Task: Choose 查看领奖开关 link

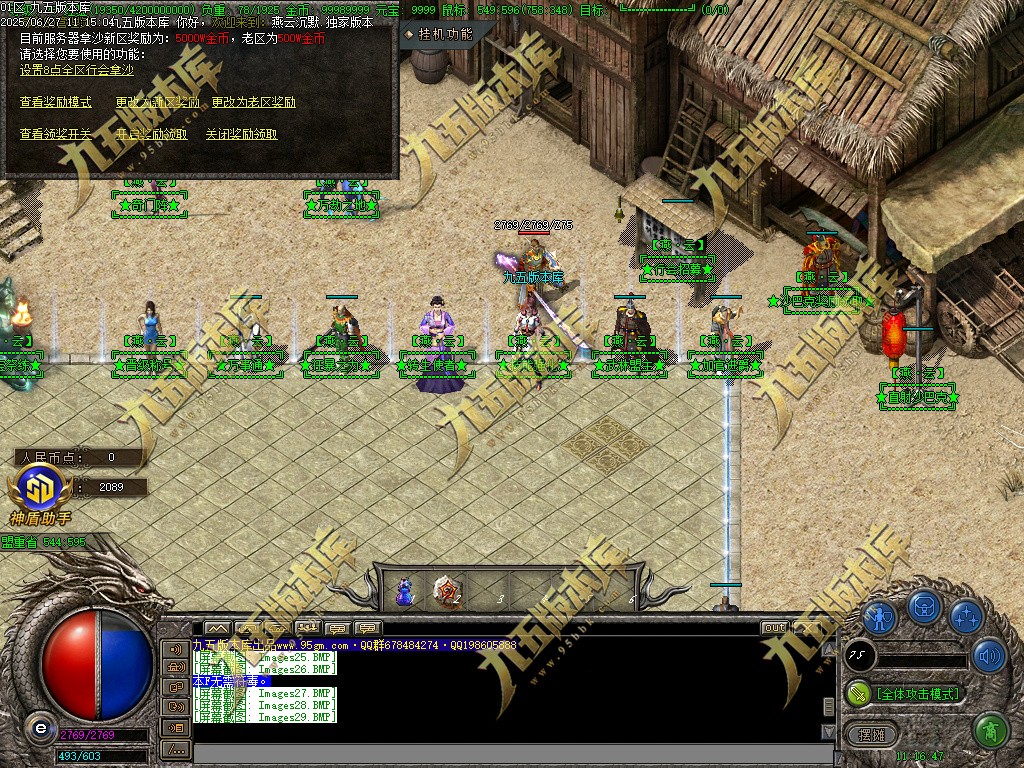Action: (55, 134)
